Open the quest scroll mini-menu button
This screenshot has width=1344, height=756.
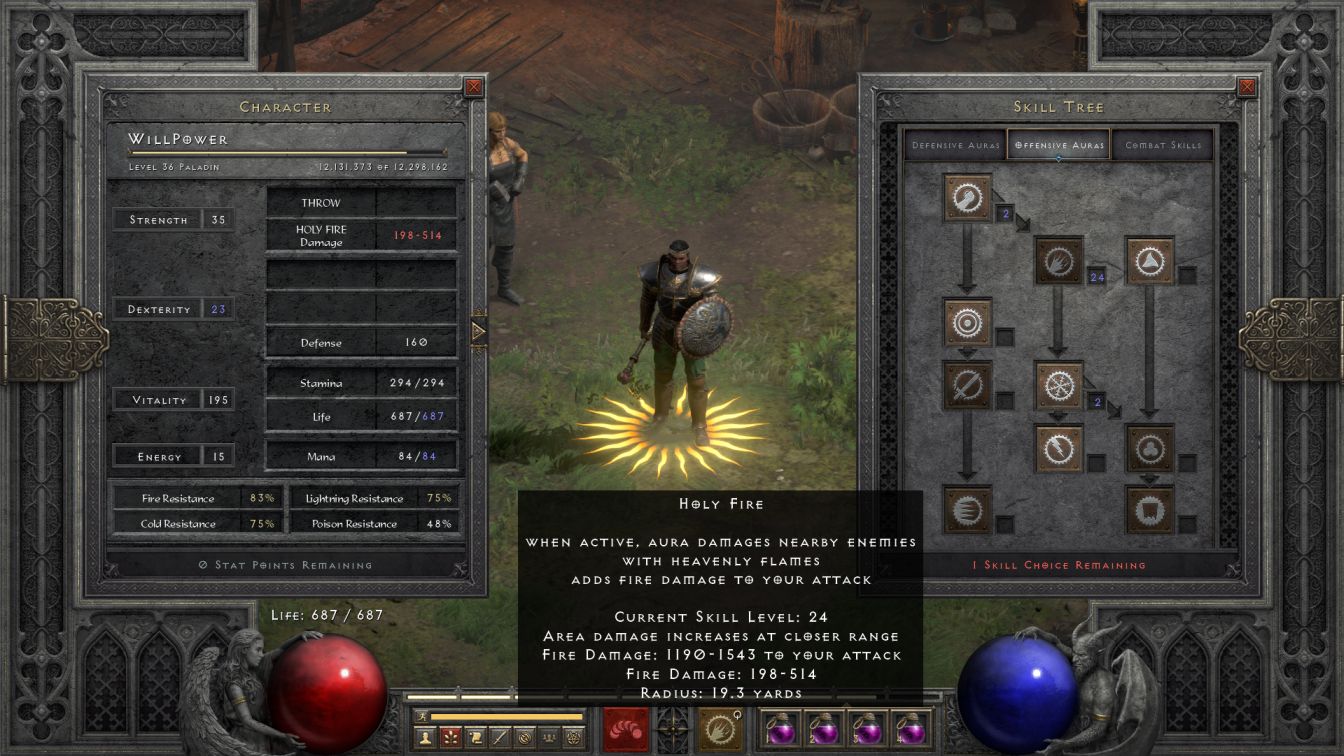point(475,738)
